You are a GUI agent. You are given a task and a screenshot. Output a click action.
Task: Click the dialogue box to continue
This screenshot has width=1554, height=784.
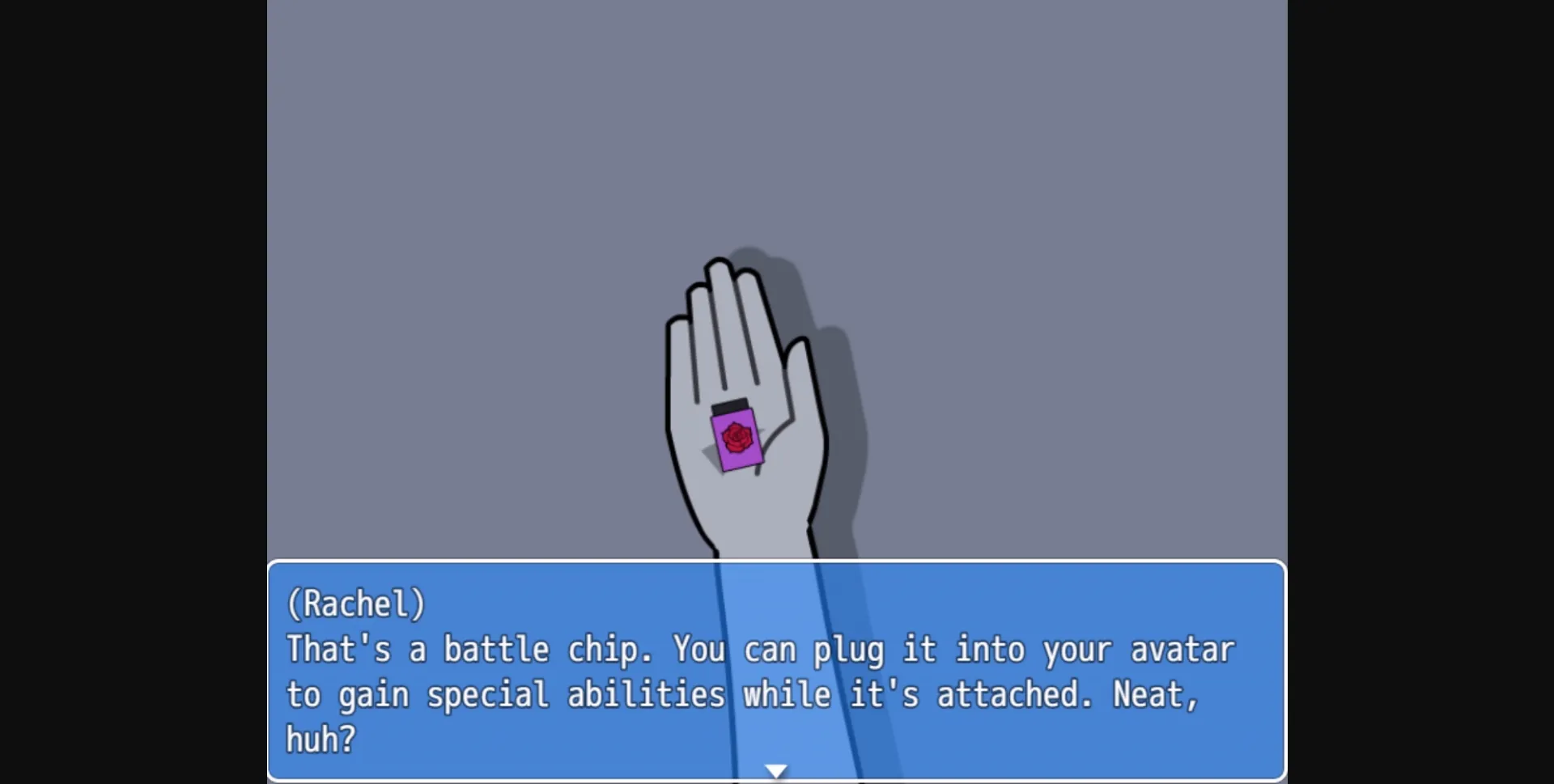[x=777, y=672]
